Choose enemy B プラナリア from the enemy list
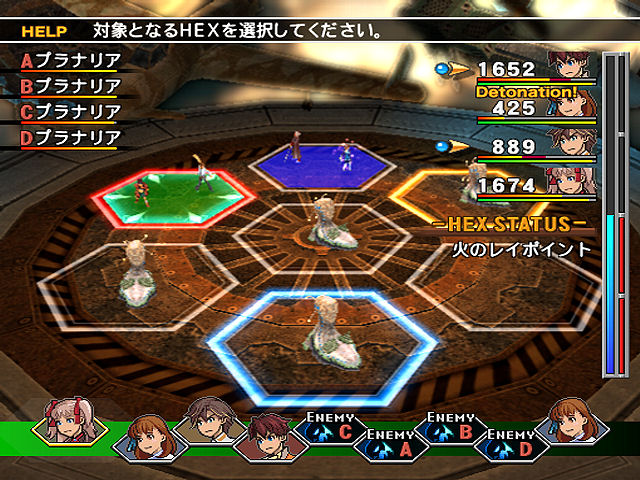The image size is (640, 480). [70, 86]
